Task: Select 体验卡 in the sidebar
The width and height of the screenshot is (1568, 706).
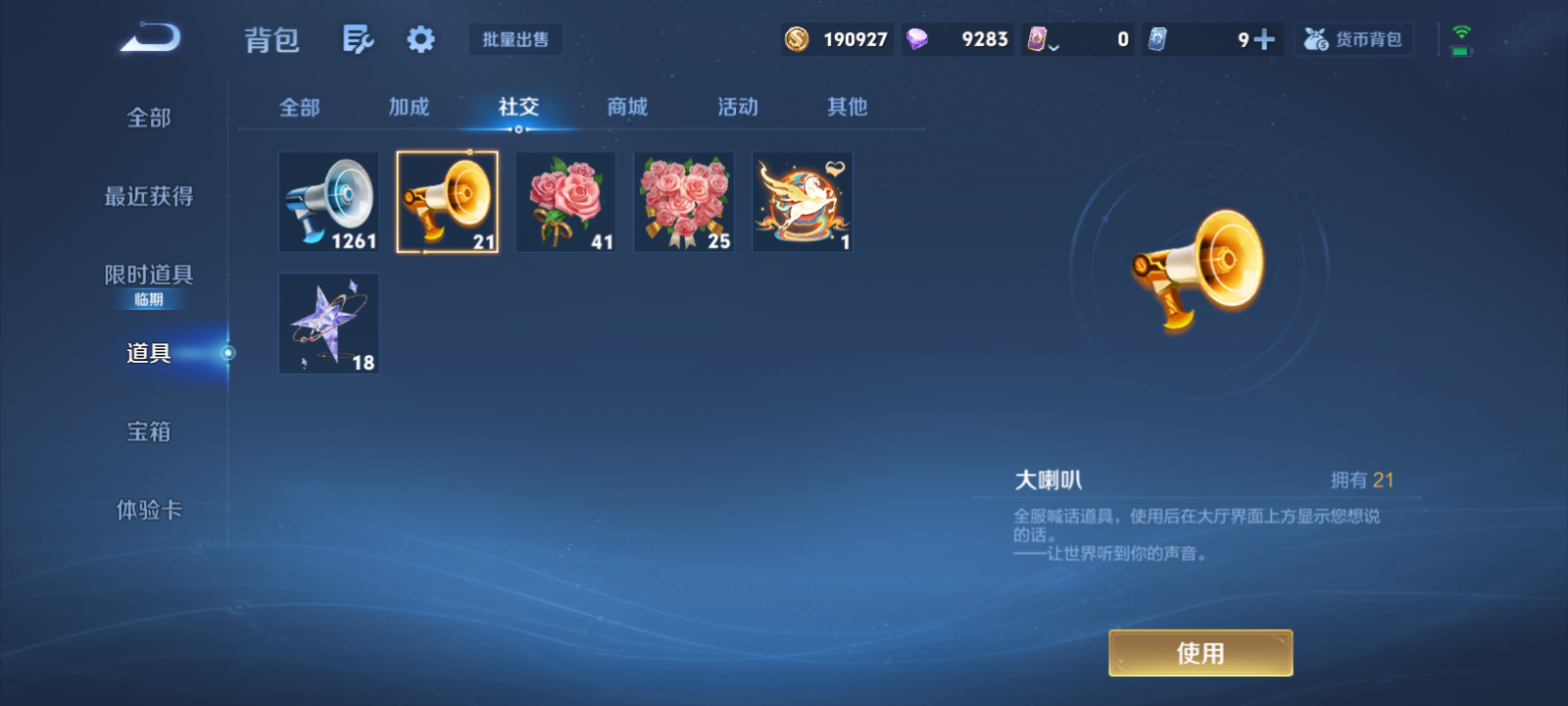Action: tap(150, 510)
